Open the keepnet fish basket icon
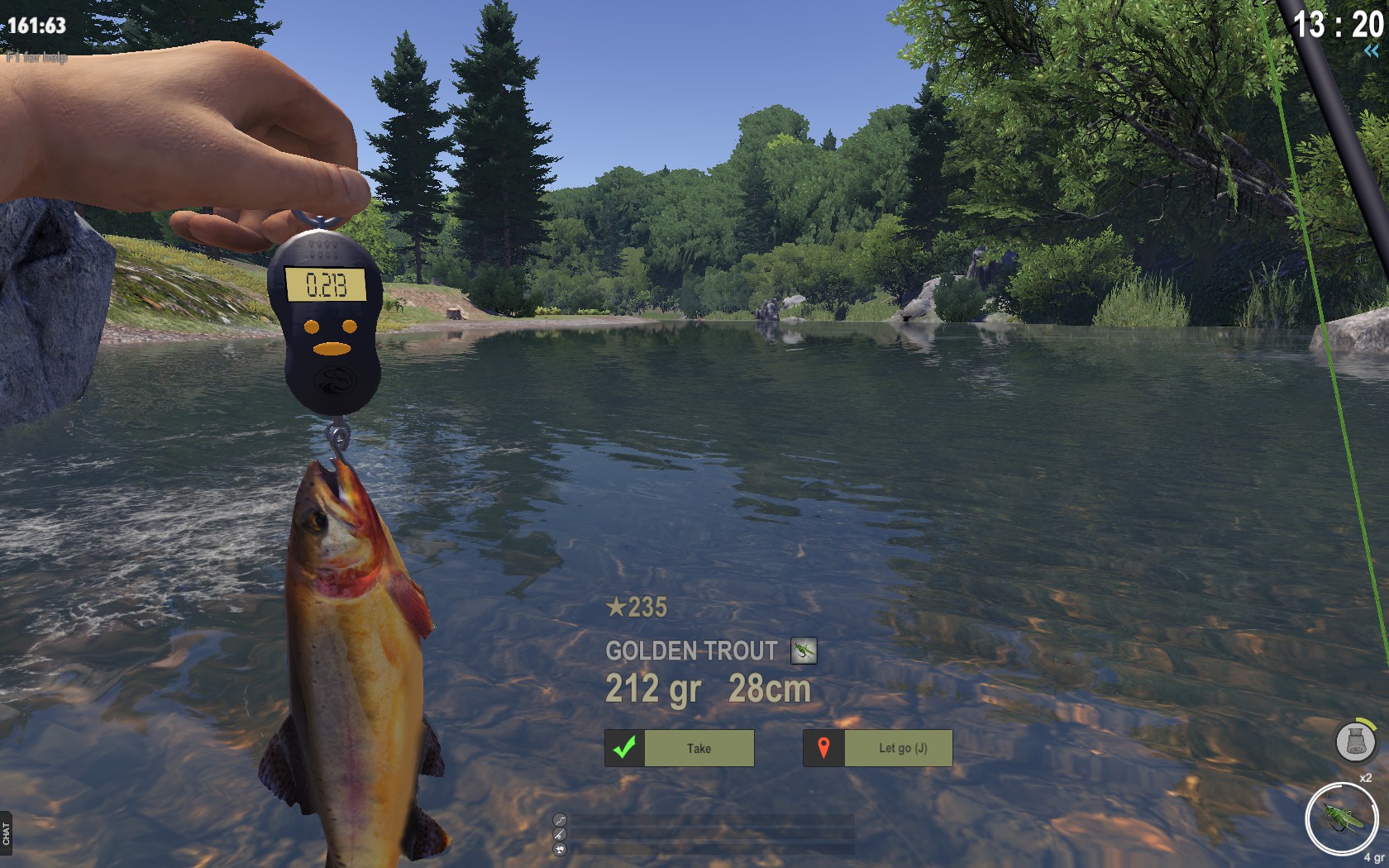This screenshot has width=1389, height=868. (x=1355, y=741)
